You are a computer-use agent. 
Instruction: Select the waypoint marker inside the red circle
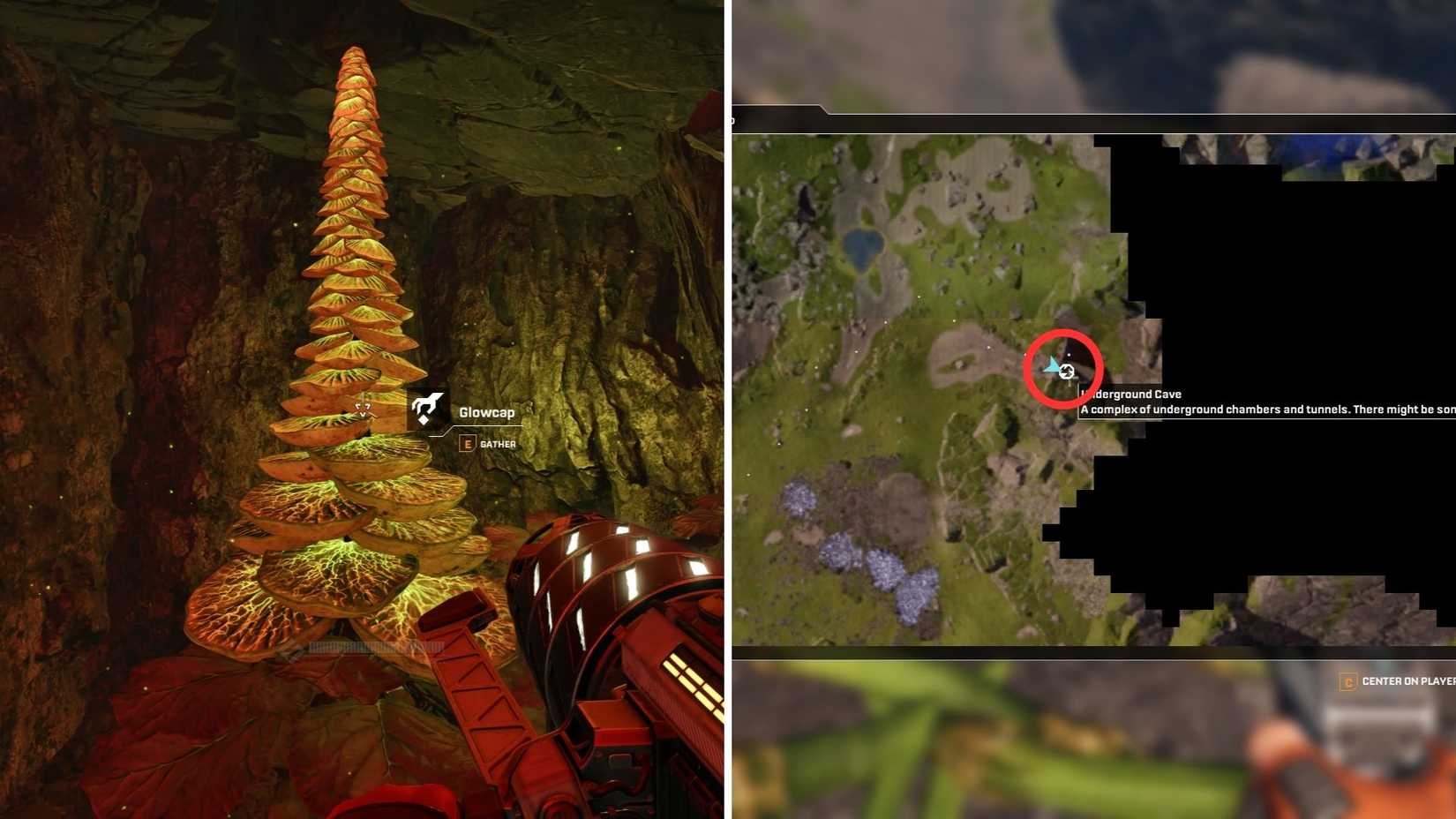pos(1067,372)
